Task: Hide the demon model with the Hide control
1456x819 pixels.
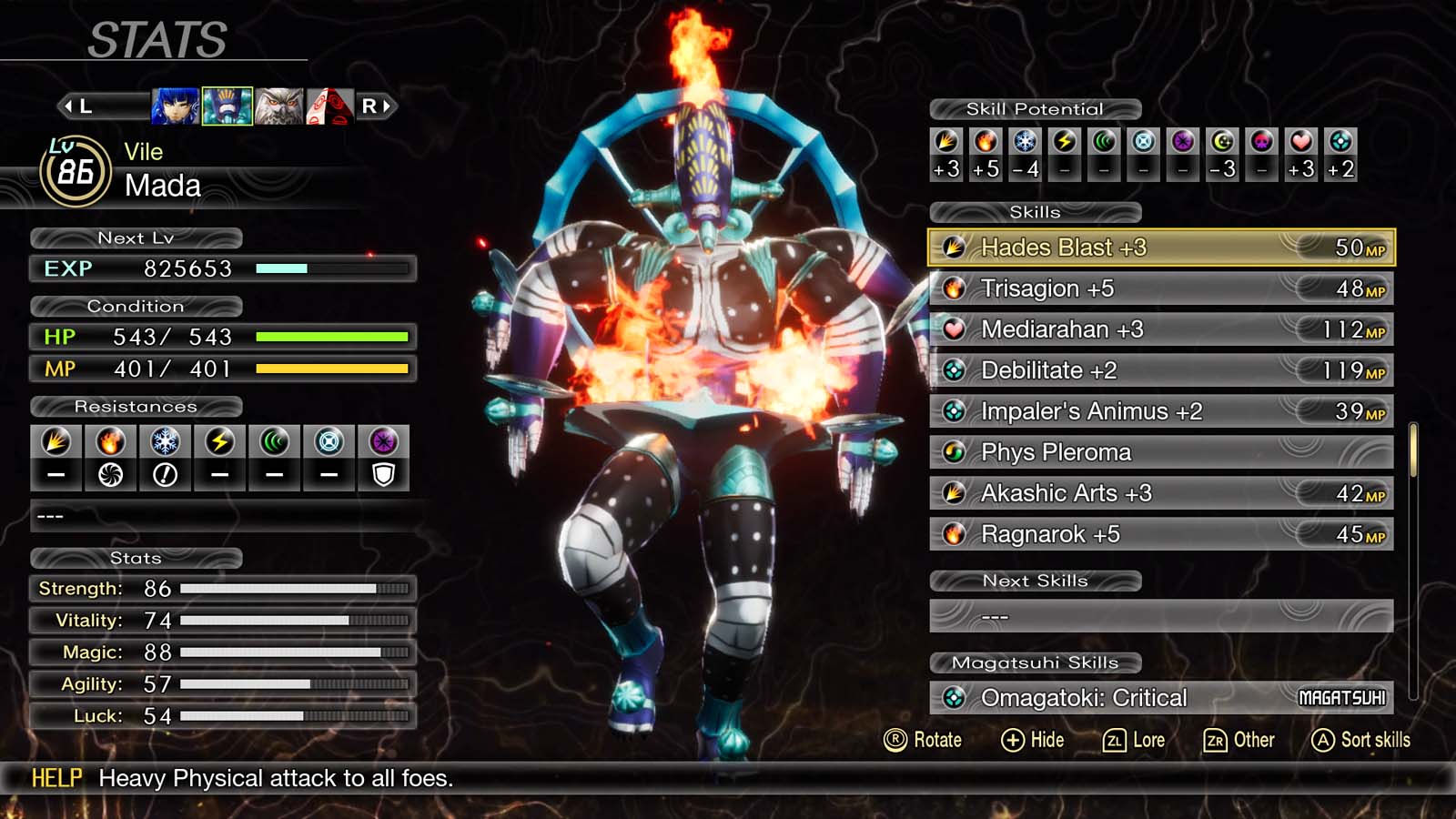Action: pyautogui.click(x=1036, y=740)
